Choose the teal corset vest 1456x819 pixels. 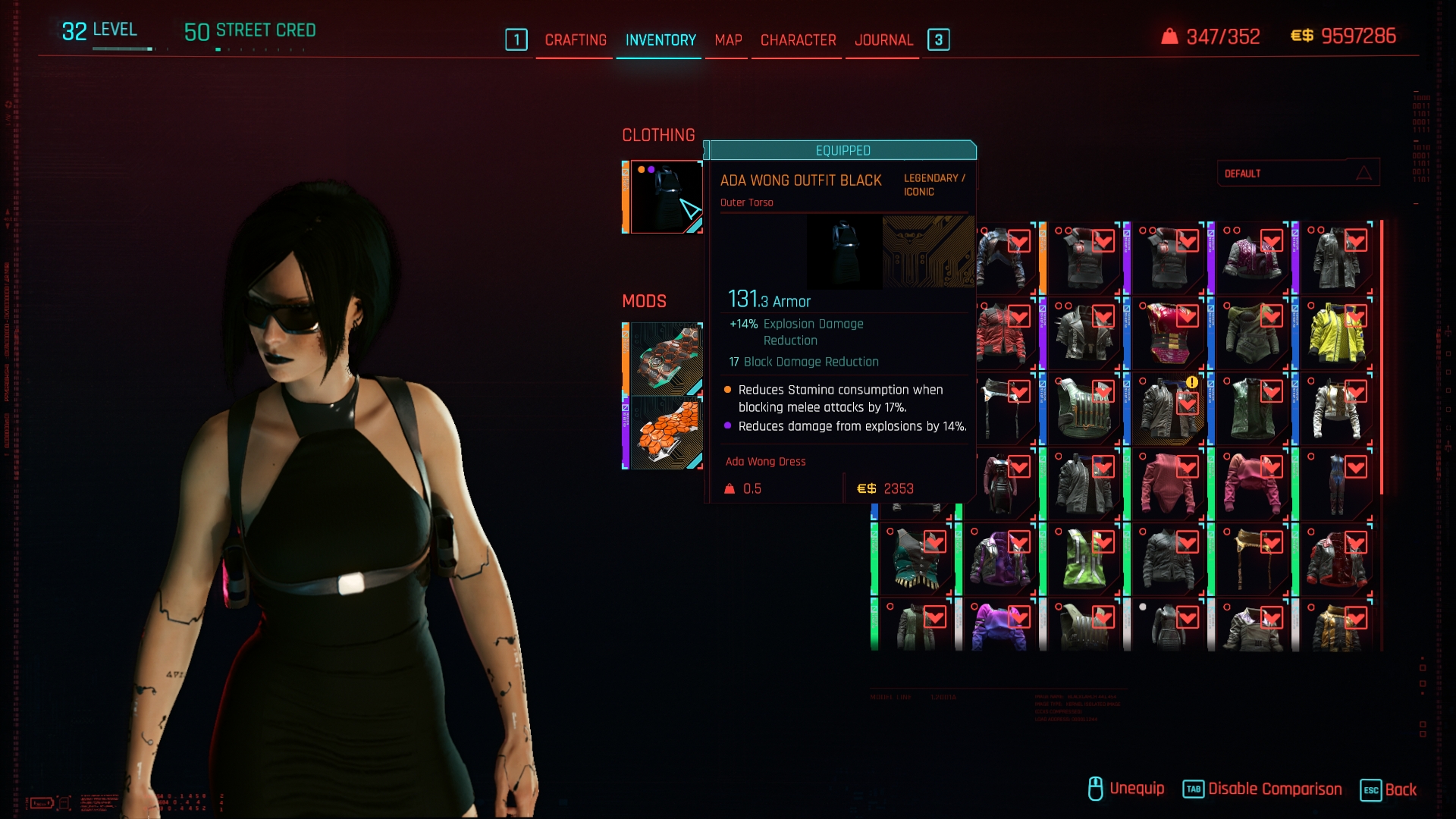[916, 560]
